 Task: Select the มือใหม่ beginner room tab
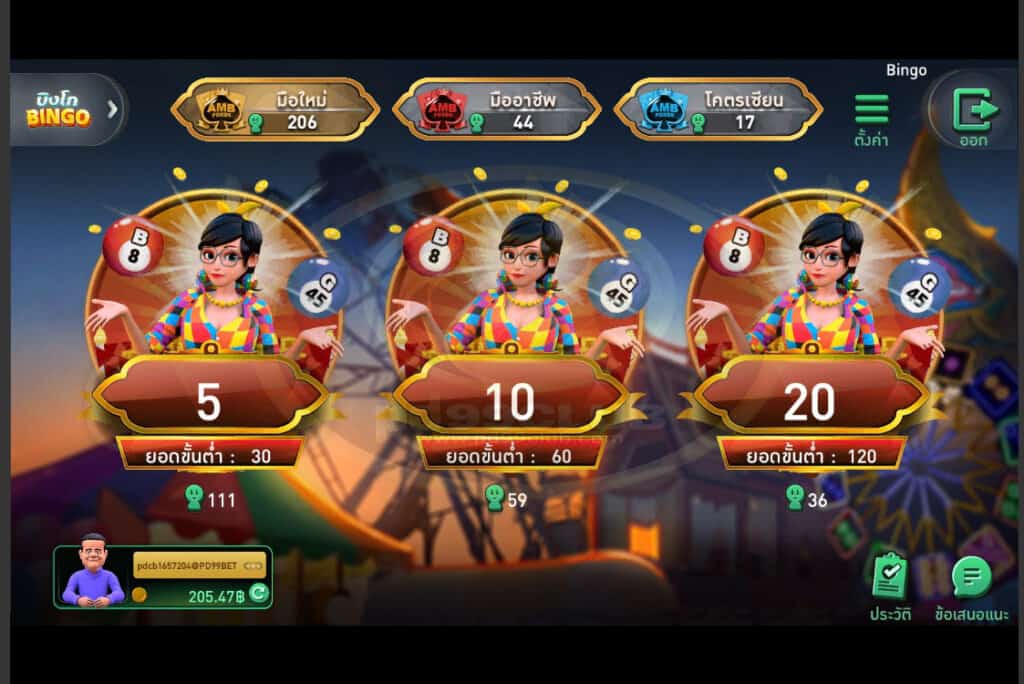tap(276, 109)
